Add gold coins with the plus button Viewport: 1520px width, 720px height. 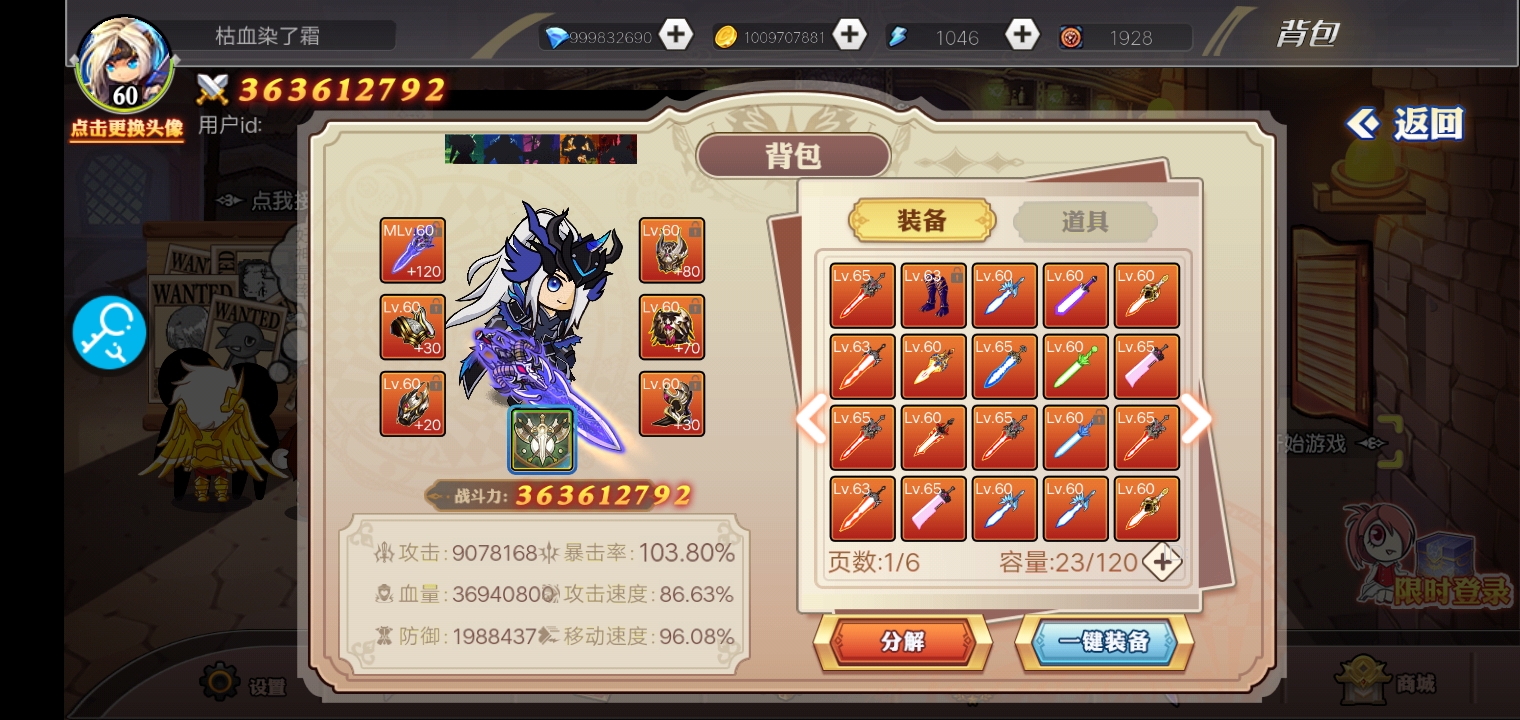coord(849,36)
